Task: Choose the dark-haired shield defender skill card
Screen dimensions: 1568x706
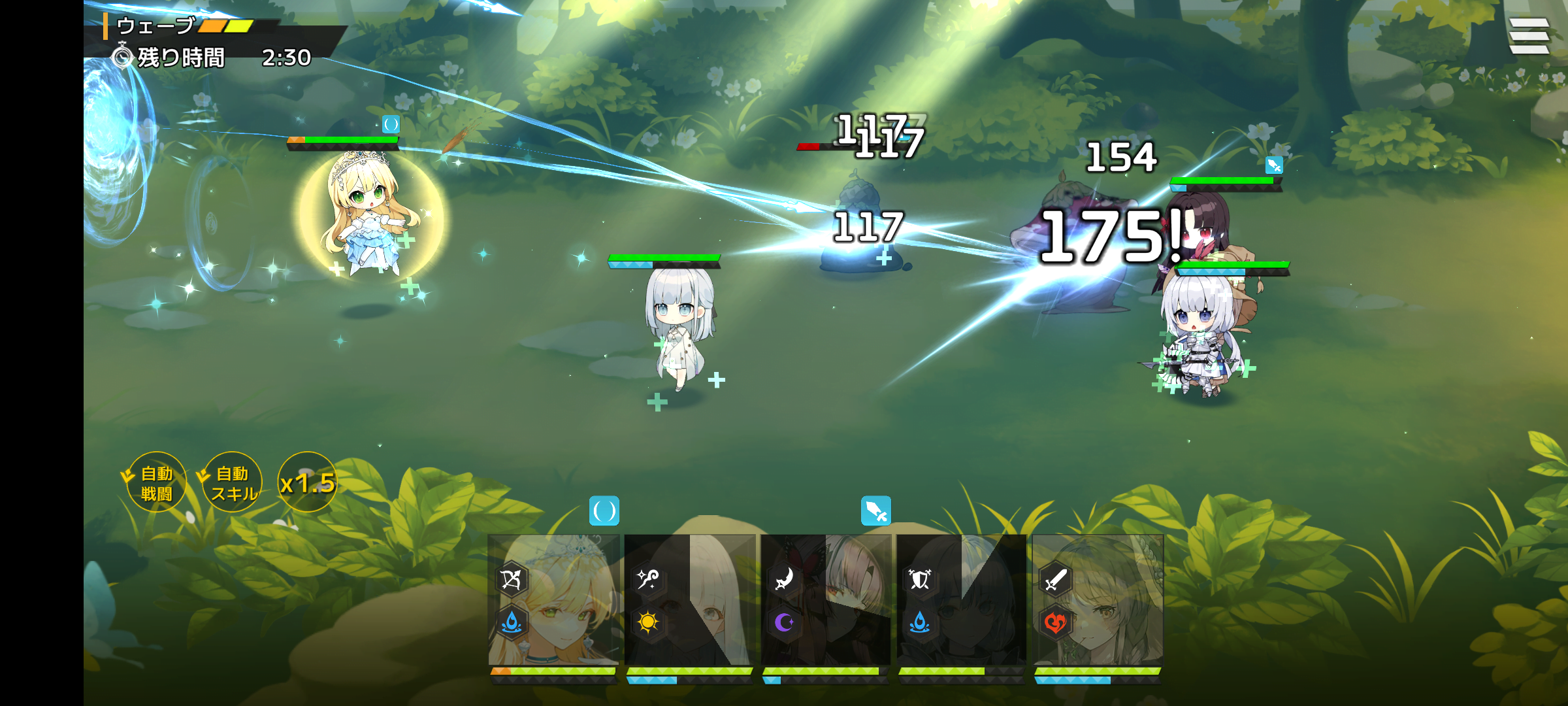Action: pos(962,600)
